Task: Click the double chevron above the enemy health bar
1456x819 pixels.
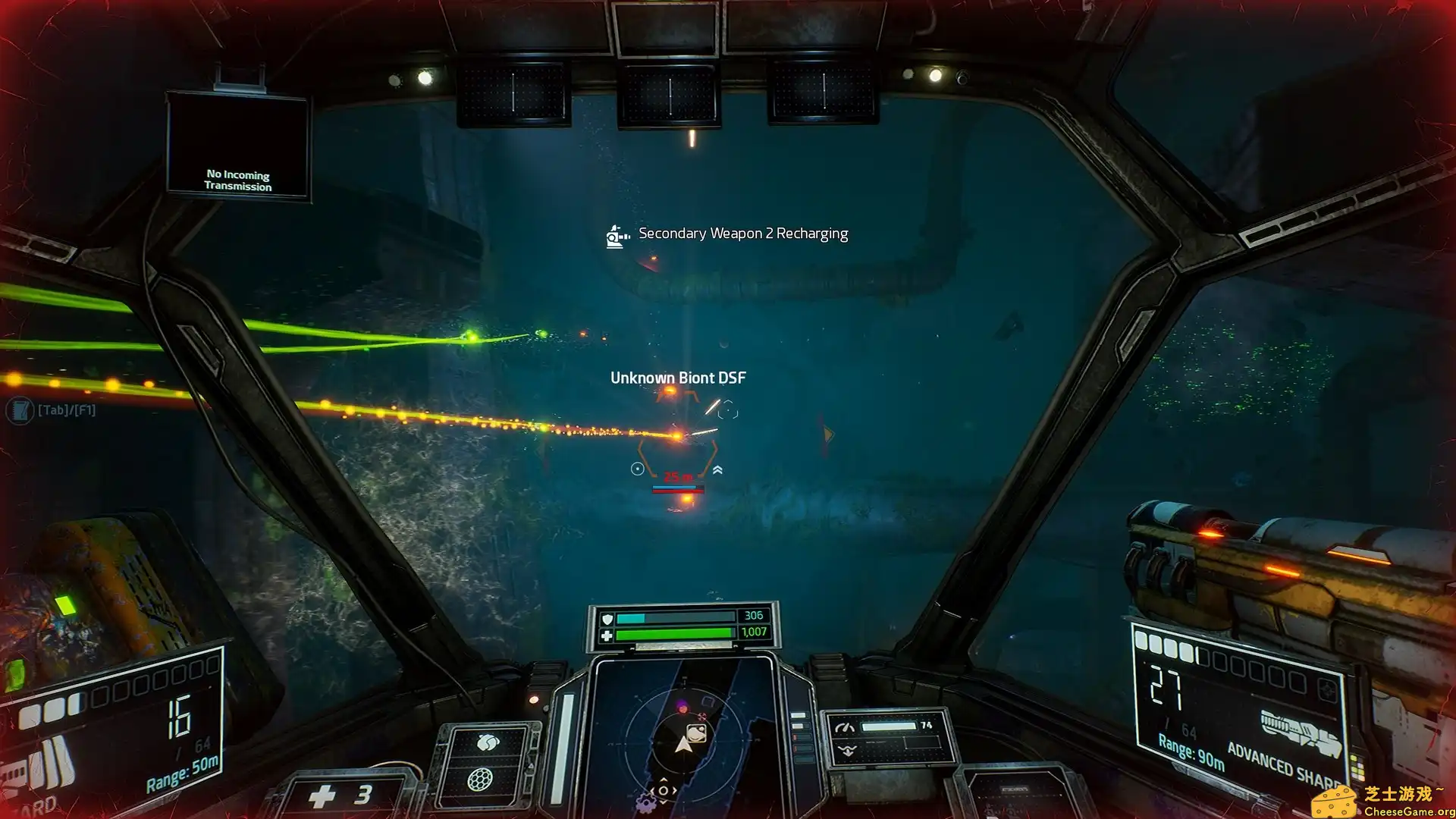Action: [717, 470]
